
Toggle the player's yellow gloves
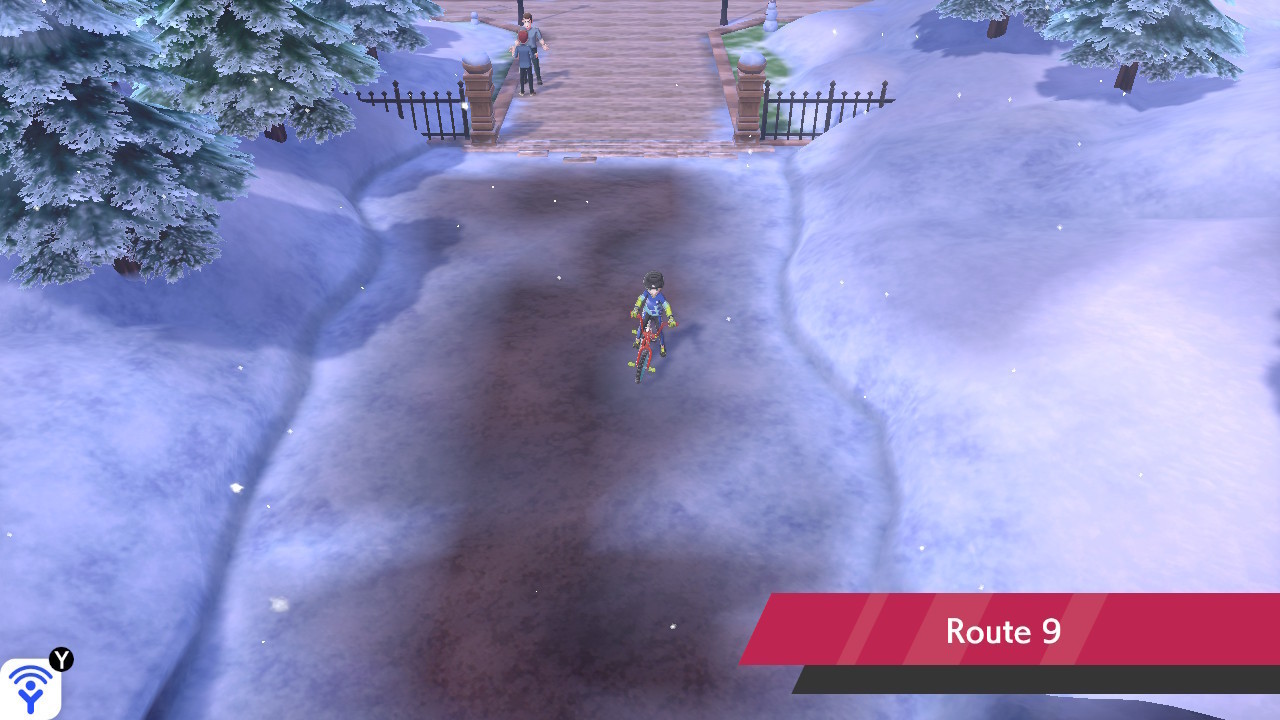pyautogui.click(x=672, y=322)
